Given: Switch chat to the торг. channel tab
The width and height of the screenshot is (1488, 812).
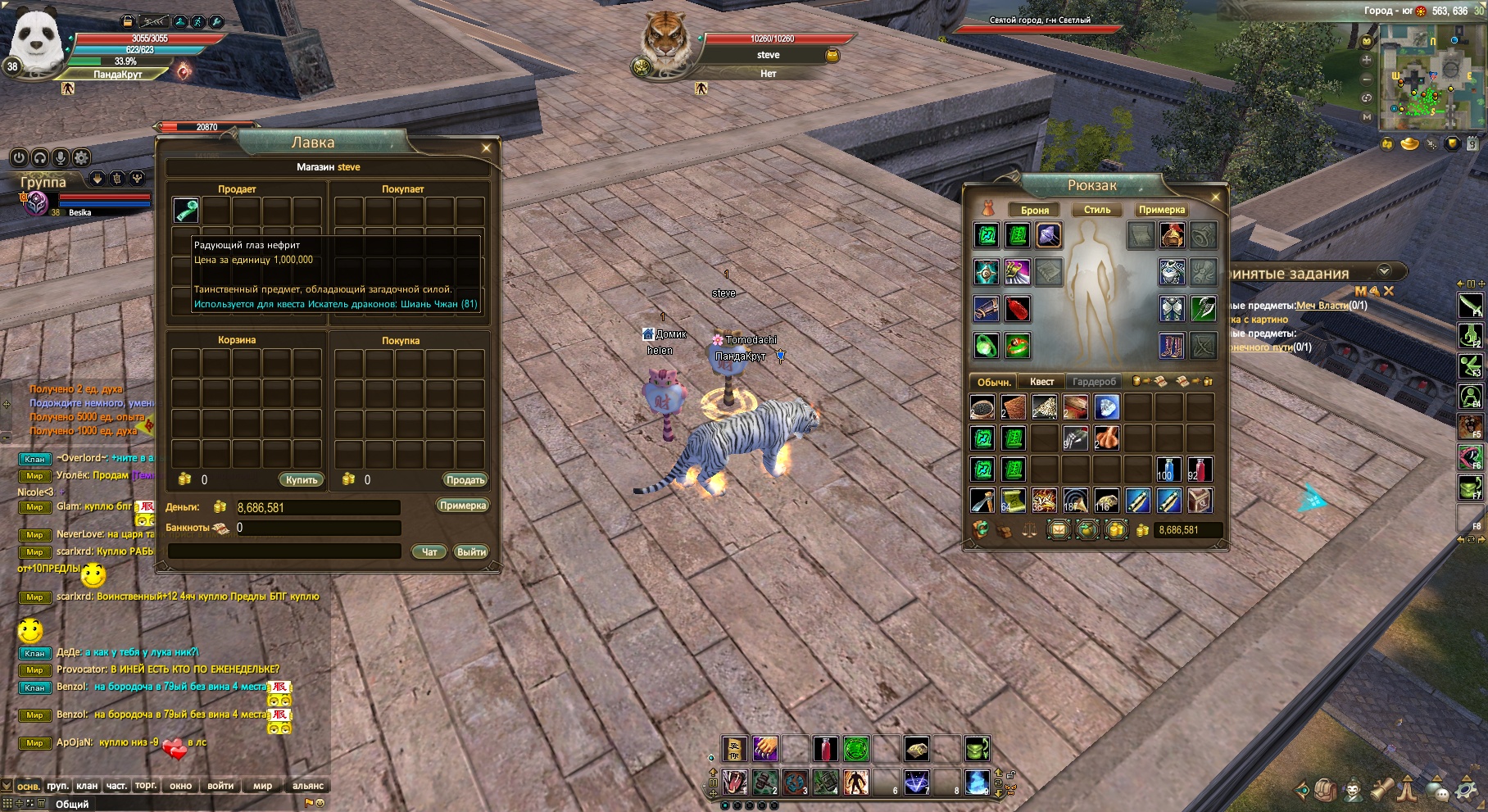Looking at the screenshot, I should tap(146, 786).
